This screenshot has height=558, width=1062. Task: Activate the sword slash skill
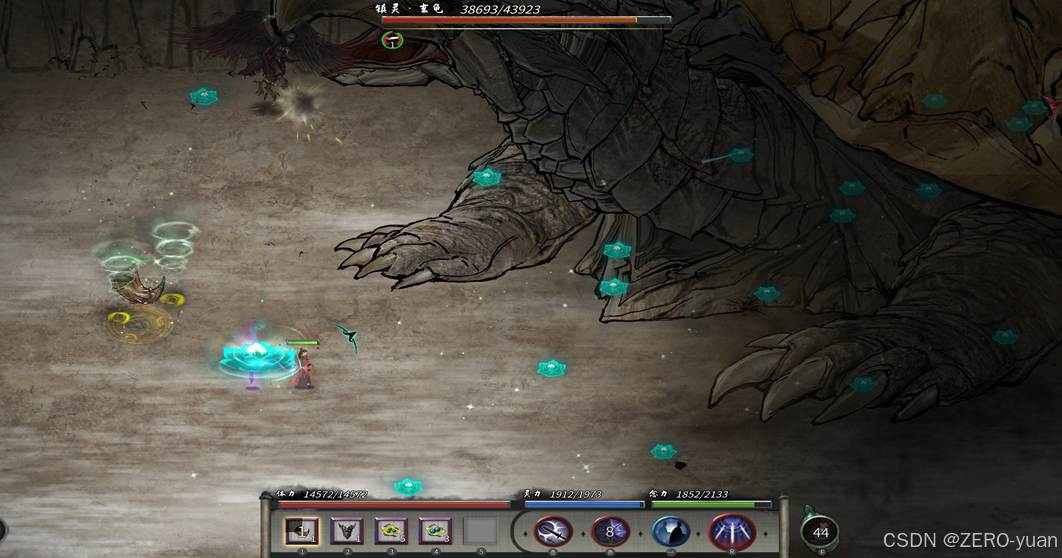(x=552, y=532)
